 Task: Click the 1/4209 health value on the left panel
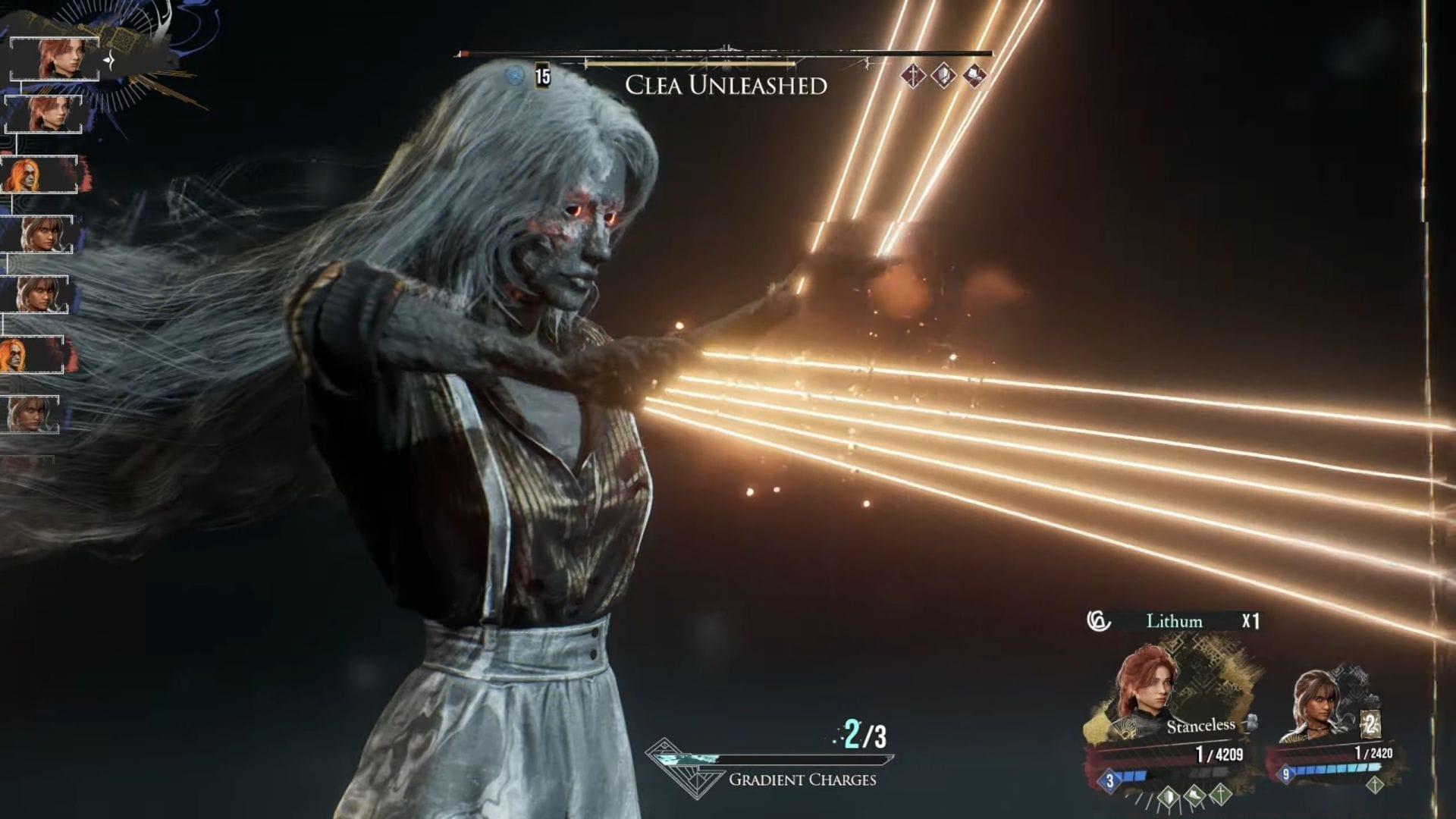1219,755
